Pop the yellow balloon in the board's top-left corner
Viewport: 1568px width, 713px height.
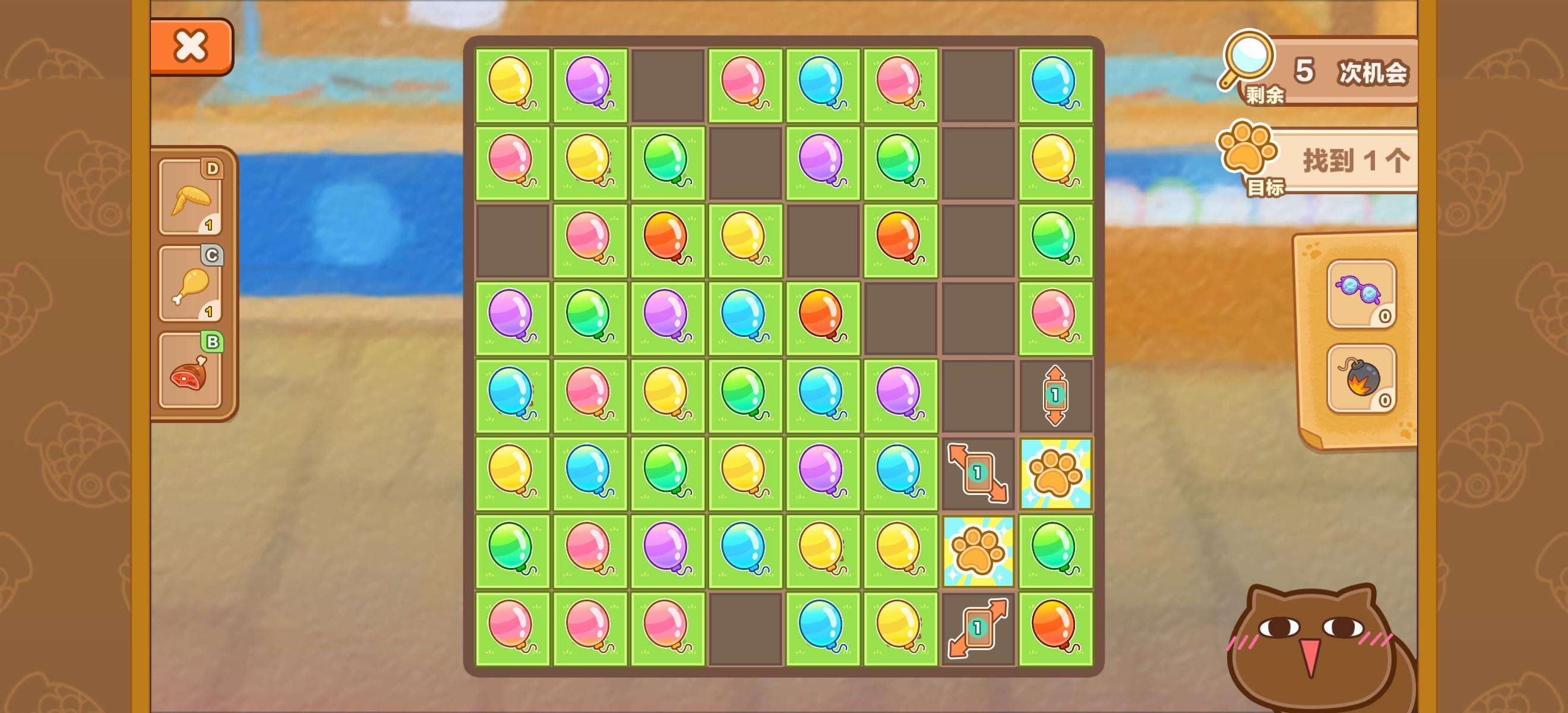512,84
